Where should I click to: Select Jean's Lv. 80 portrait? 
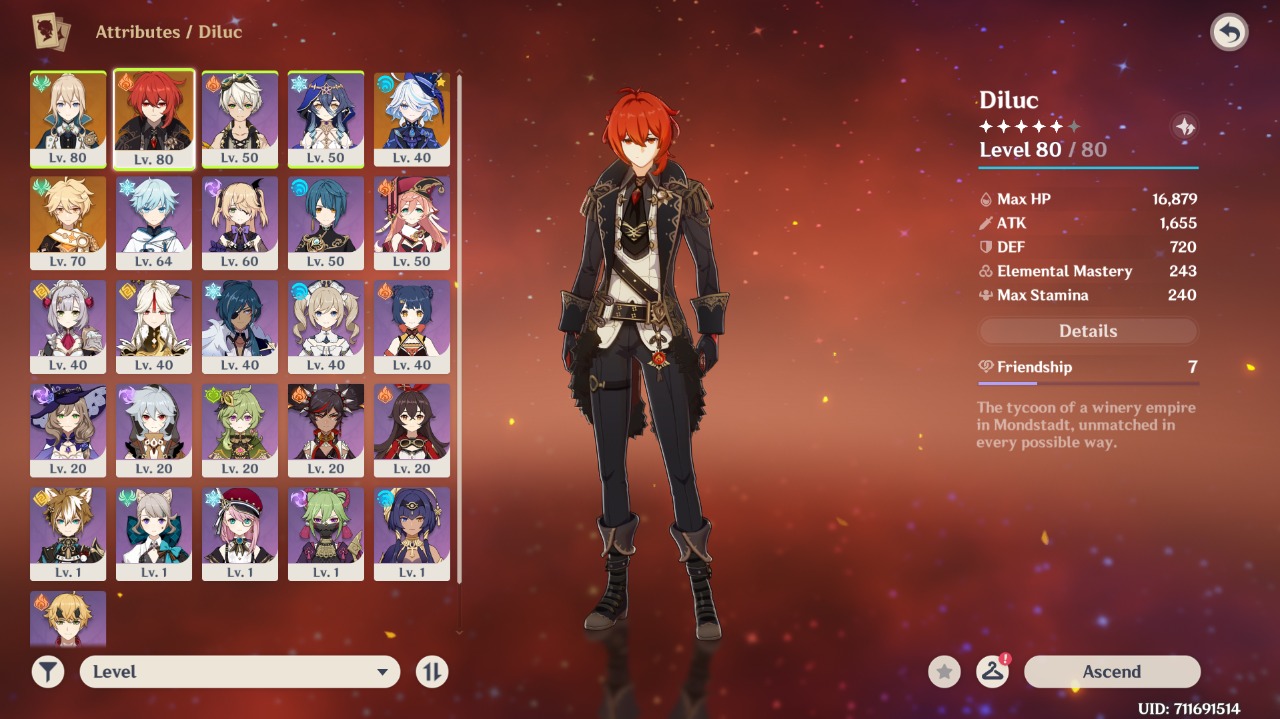pos(68,118)
